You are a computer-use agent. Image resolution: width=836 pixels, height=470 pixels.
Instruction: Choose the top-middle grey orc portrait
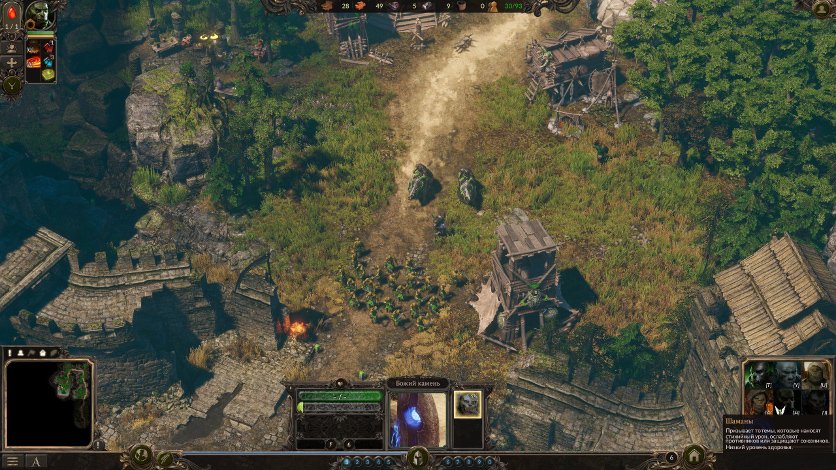789,374
